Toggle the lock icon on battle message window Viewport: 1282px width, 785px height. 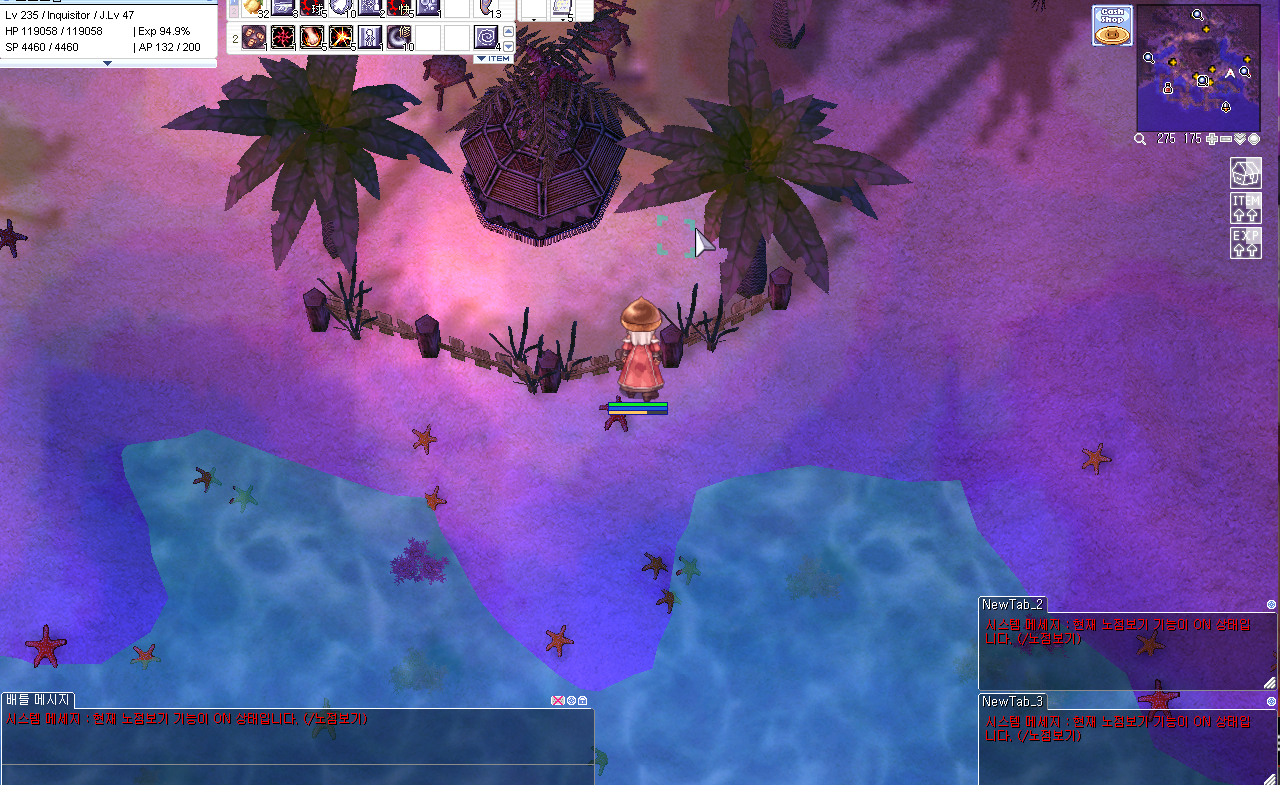pyautogui.click(x=583, y=700)
